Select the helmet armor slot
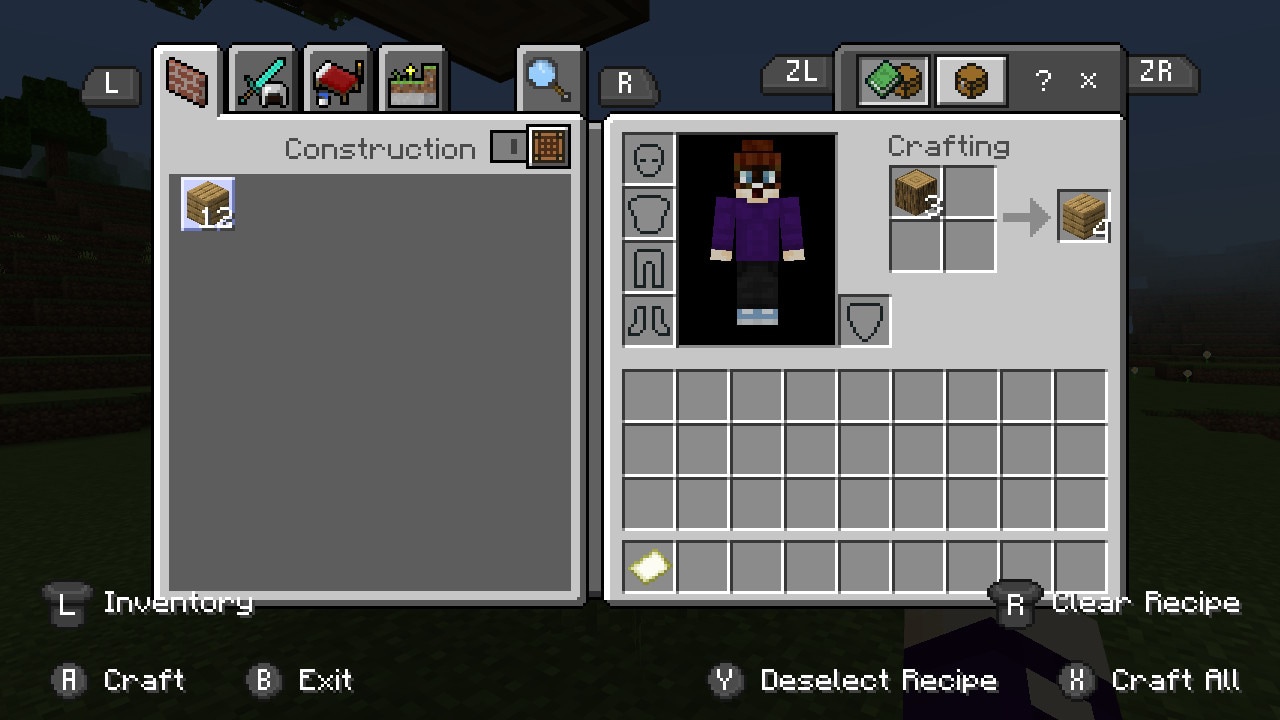This screenshot has height=720, width=1280. pyautogui.click(x=649, y=160)
